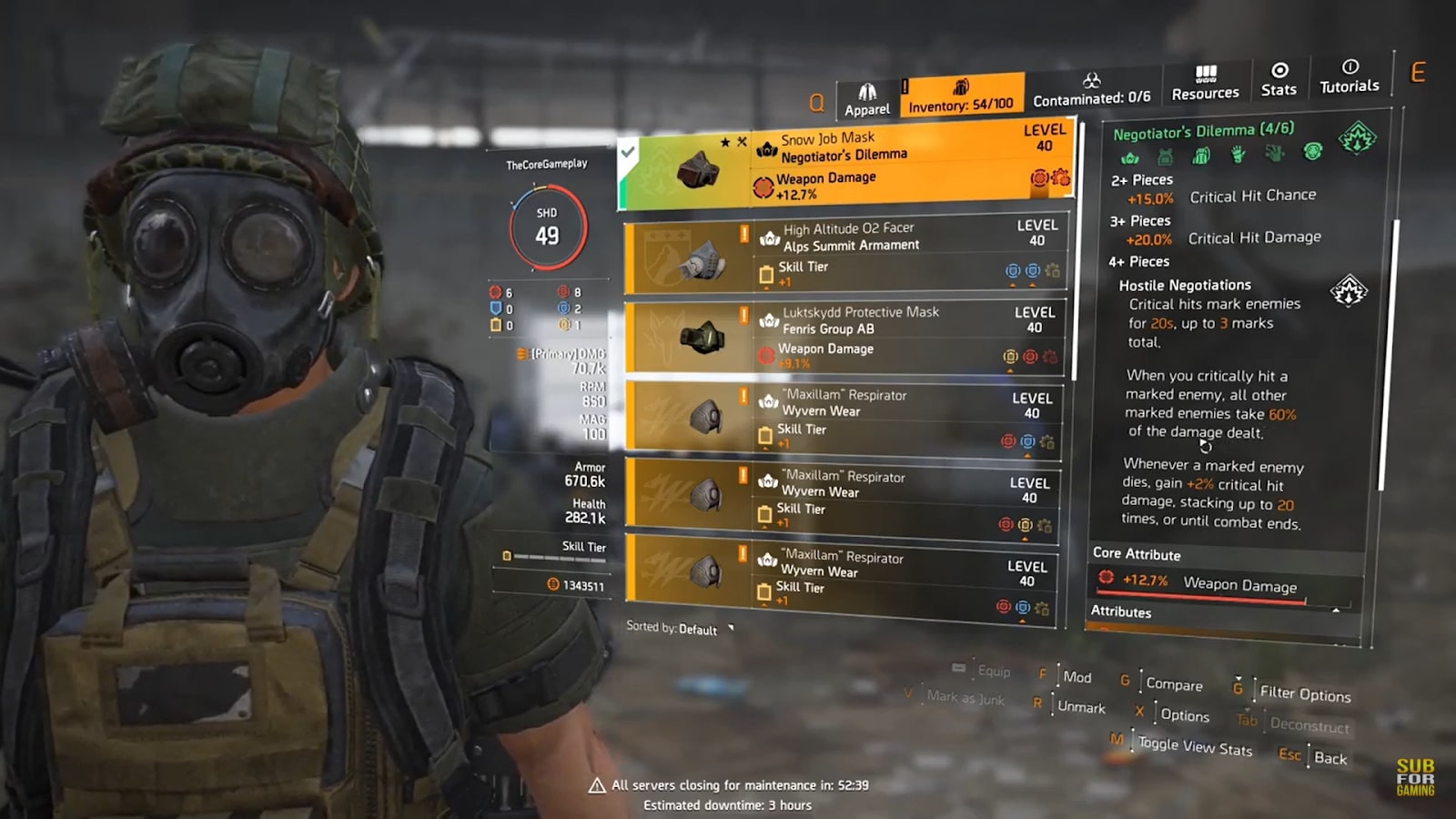The height and width of the screenshot is (819, 1456).
Task: Select the backpack slot icon in set overview
Action: coord(1201,156)
